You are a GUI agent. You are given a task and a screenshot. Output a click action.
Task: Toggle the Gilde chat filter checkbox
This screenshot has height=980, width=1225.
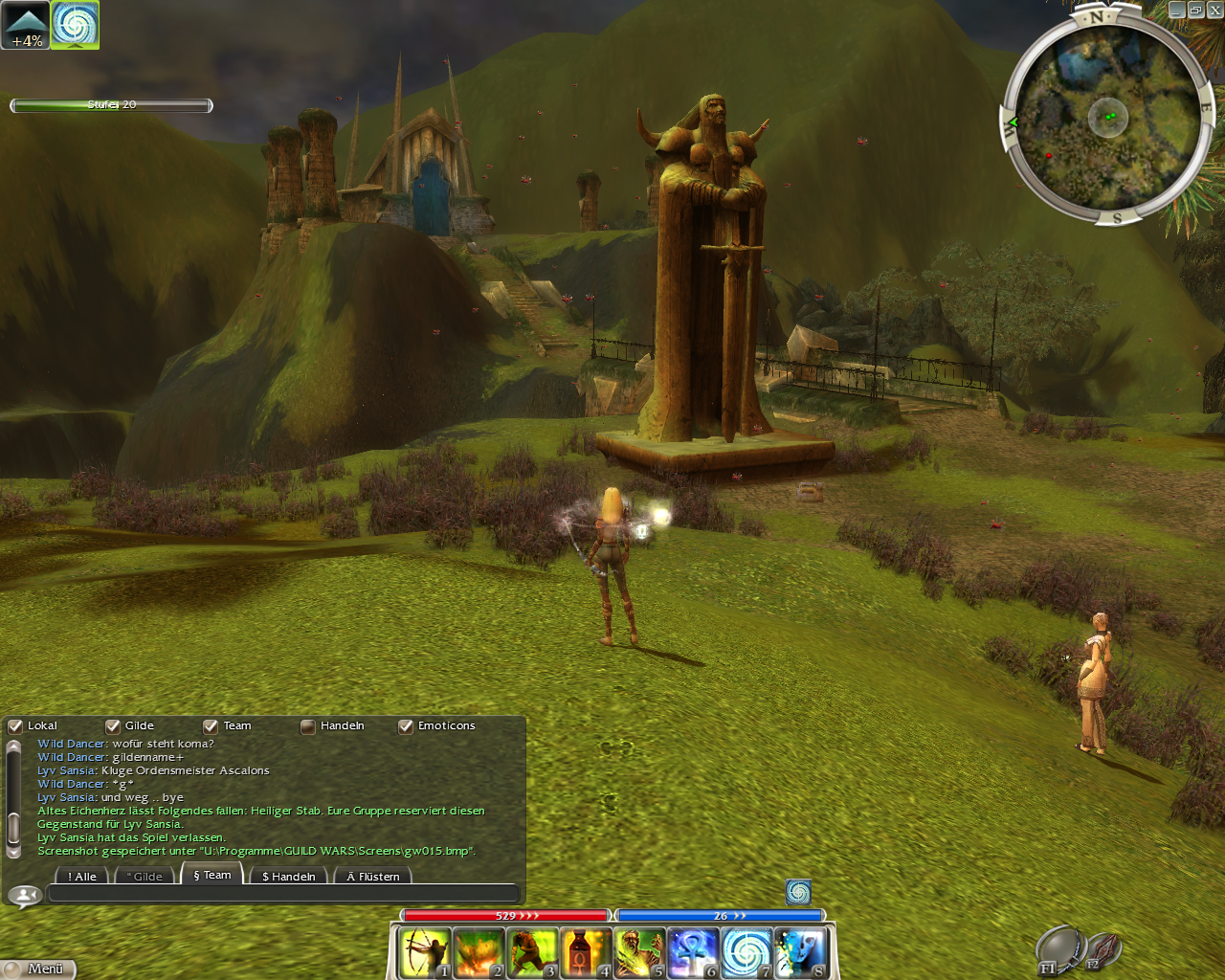pos(113,726)
